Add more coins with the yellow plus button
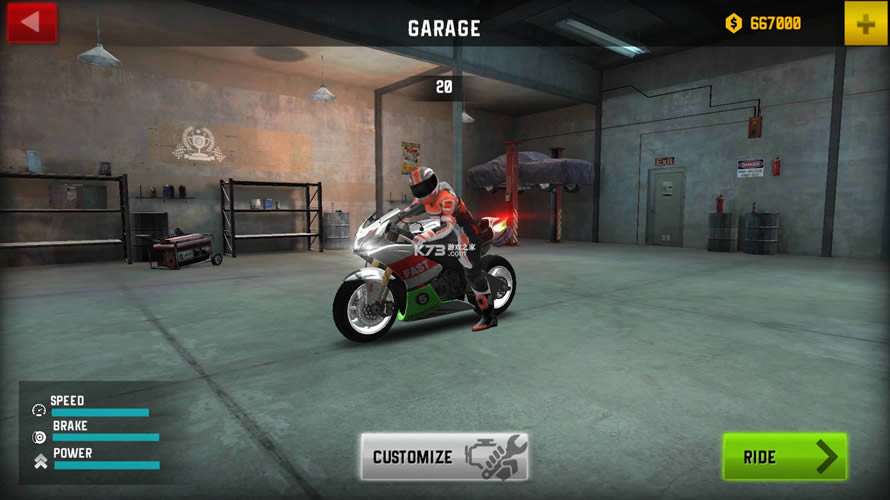The width and height of the screenshot is (890, 500). [865, 23]
